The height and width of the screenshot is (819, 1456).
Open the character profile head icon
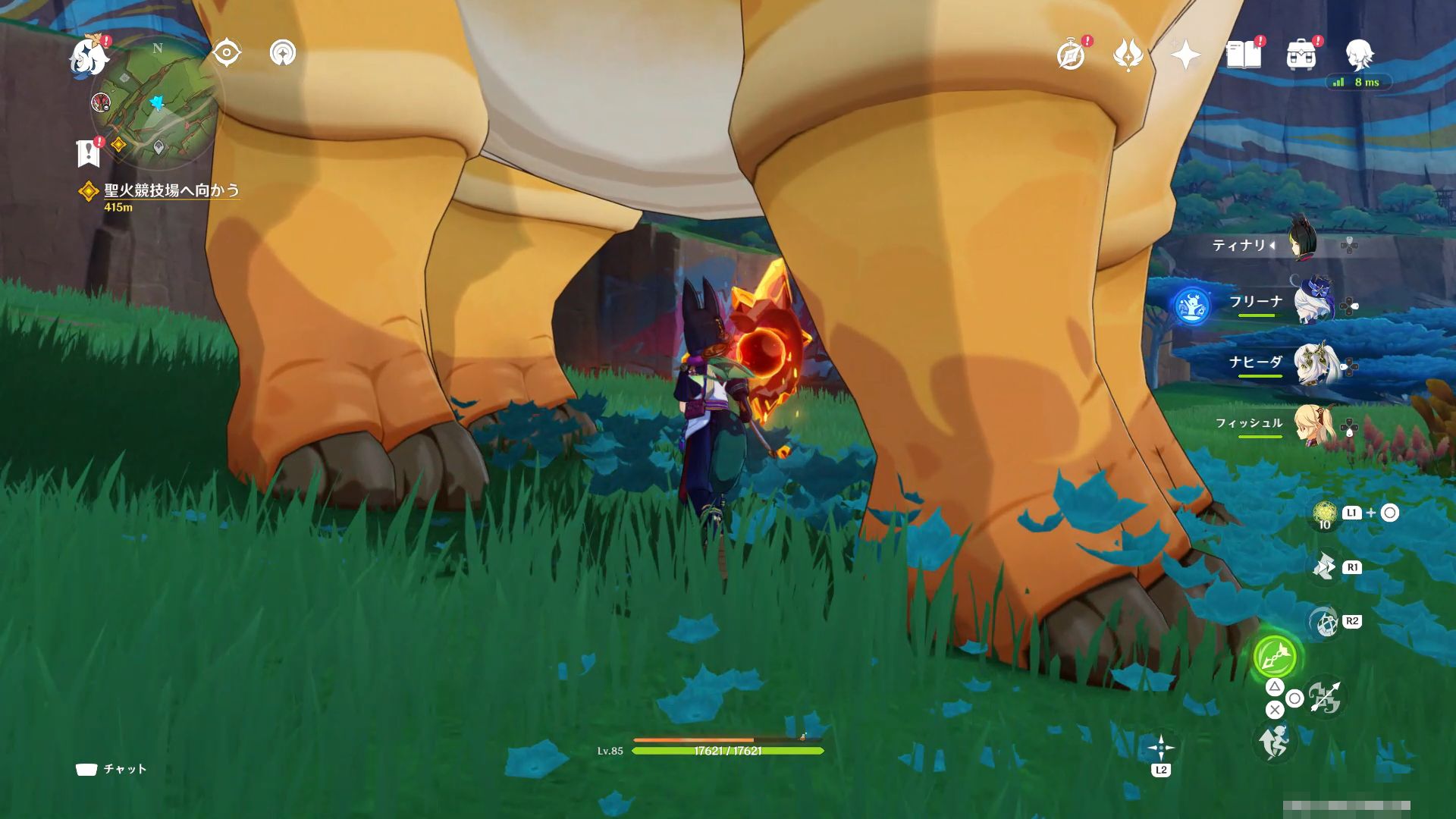click(x=1358, y=55)
